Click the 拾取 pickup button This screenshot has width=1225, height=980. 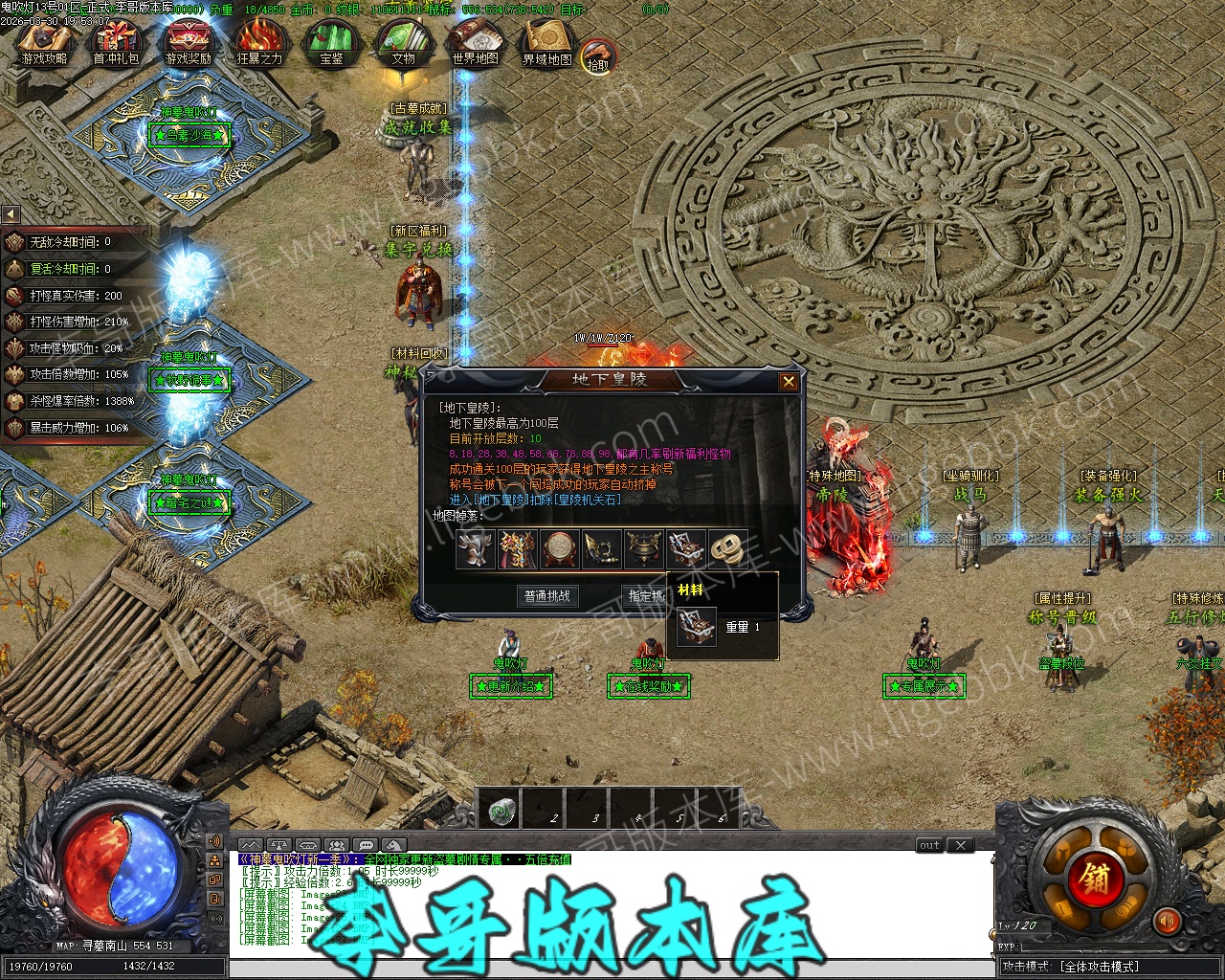pyautogui.click(x=598, y=57)
